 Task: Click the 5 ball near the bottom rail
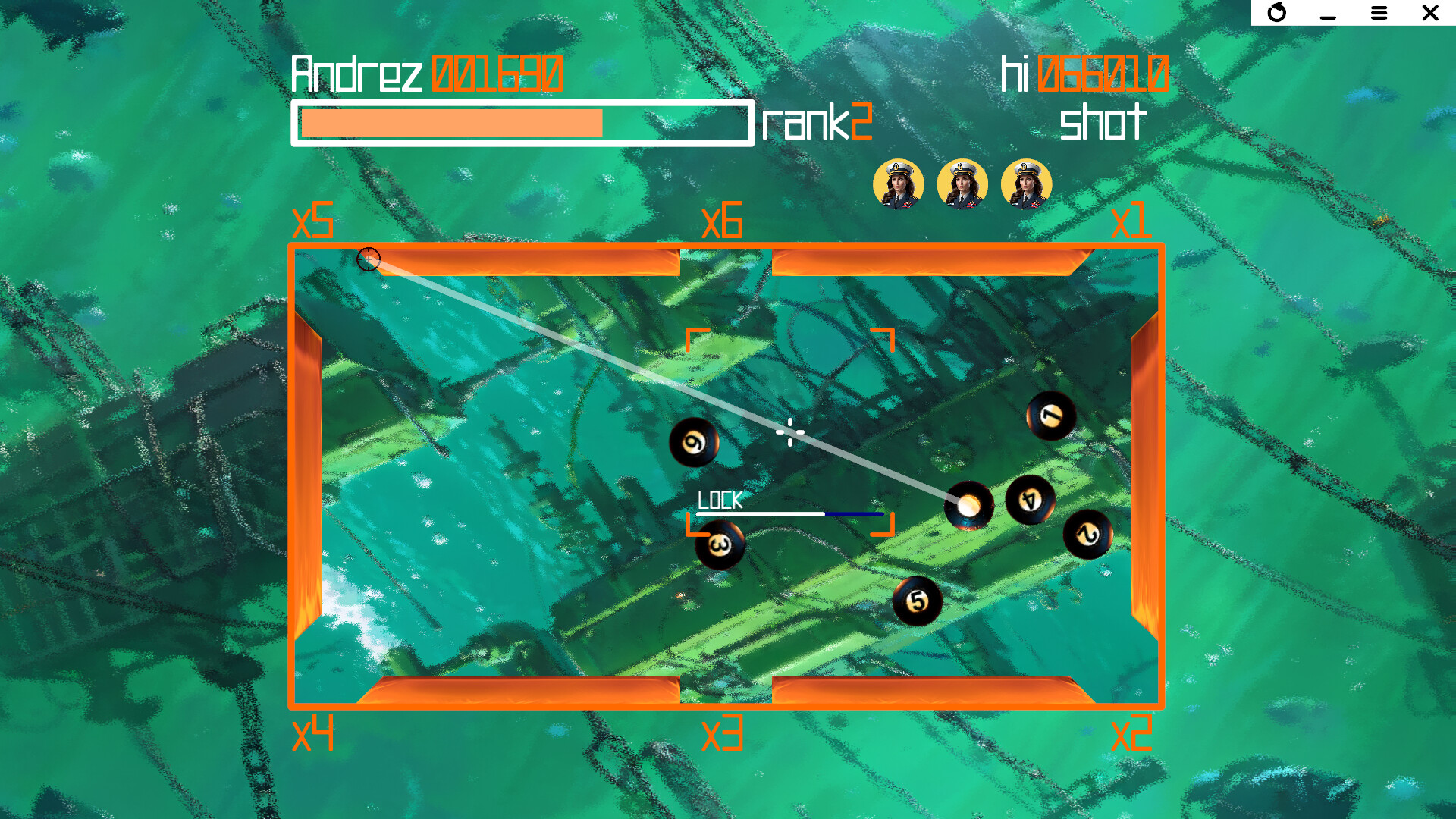916,601
